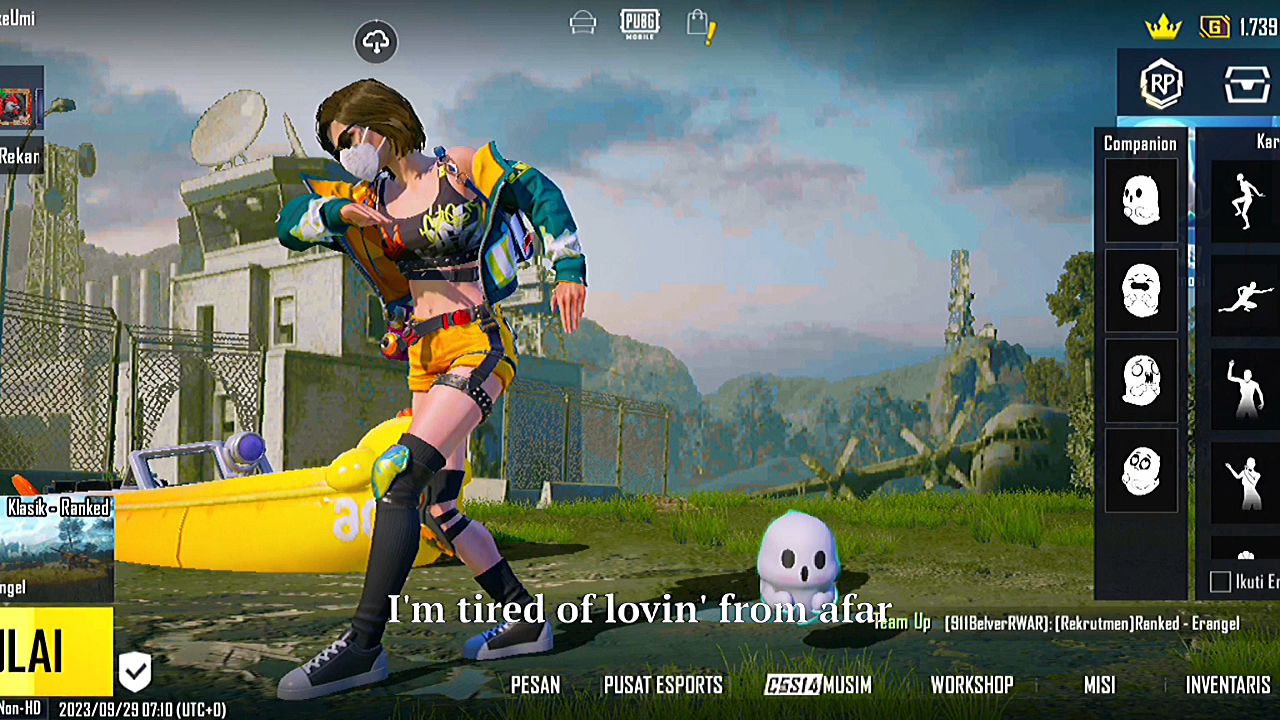This screenshot has height=720, width=1280.
Task: Click the PUBG Mobile logo icon
Action: (640, 23)
